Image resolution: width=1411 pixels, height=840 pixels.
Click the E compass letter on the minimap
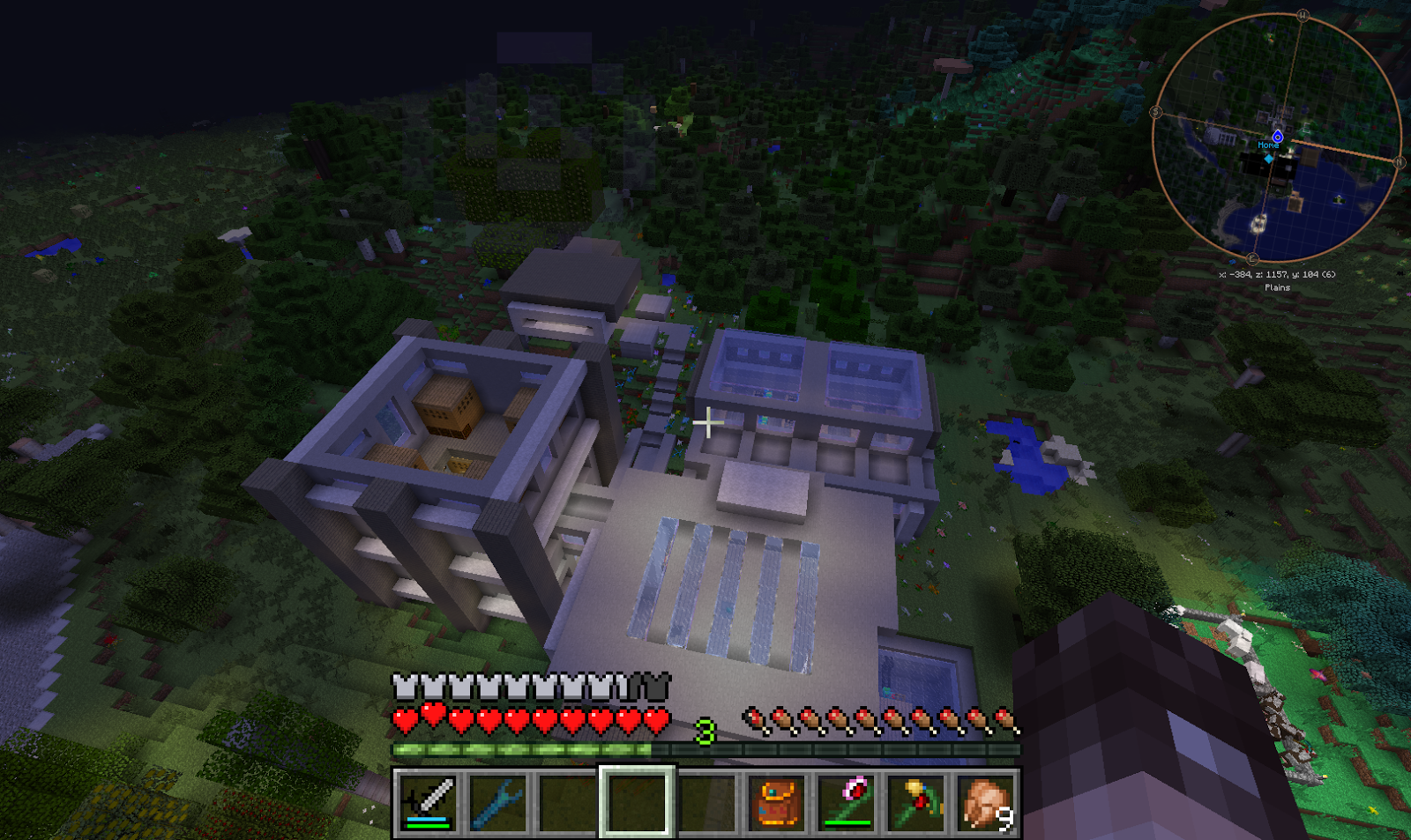point(1251,259)
